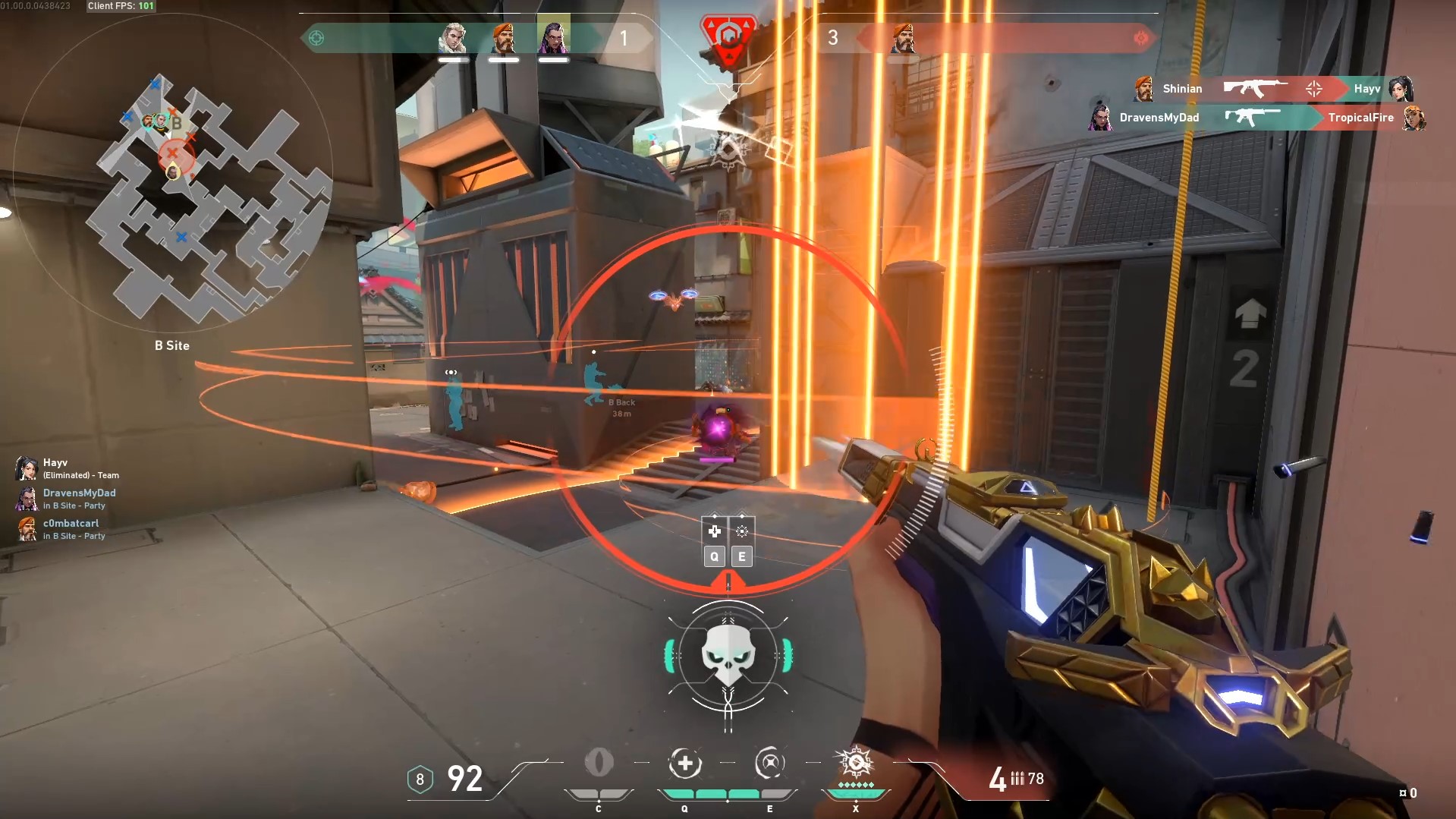Click the enemy Brimstone portrait on red side
This screenshot has height=819, width=1456.
[x=903, y=38]
